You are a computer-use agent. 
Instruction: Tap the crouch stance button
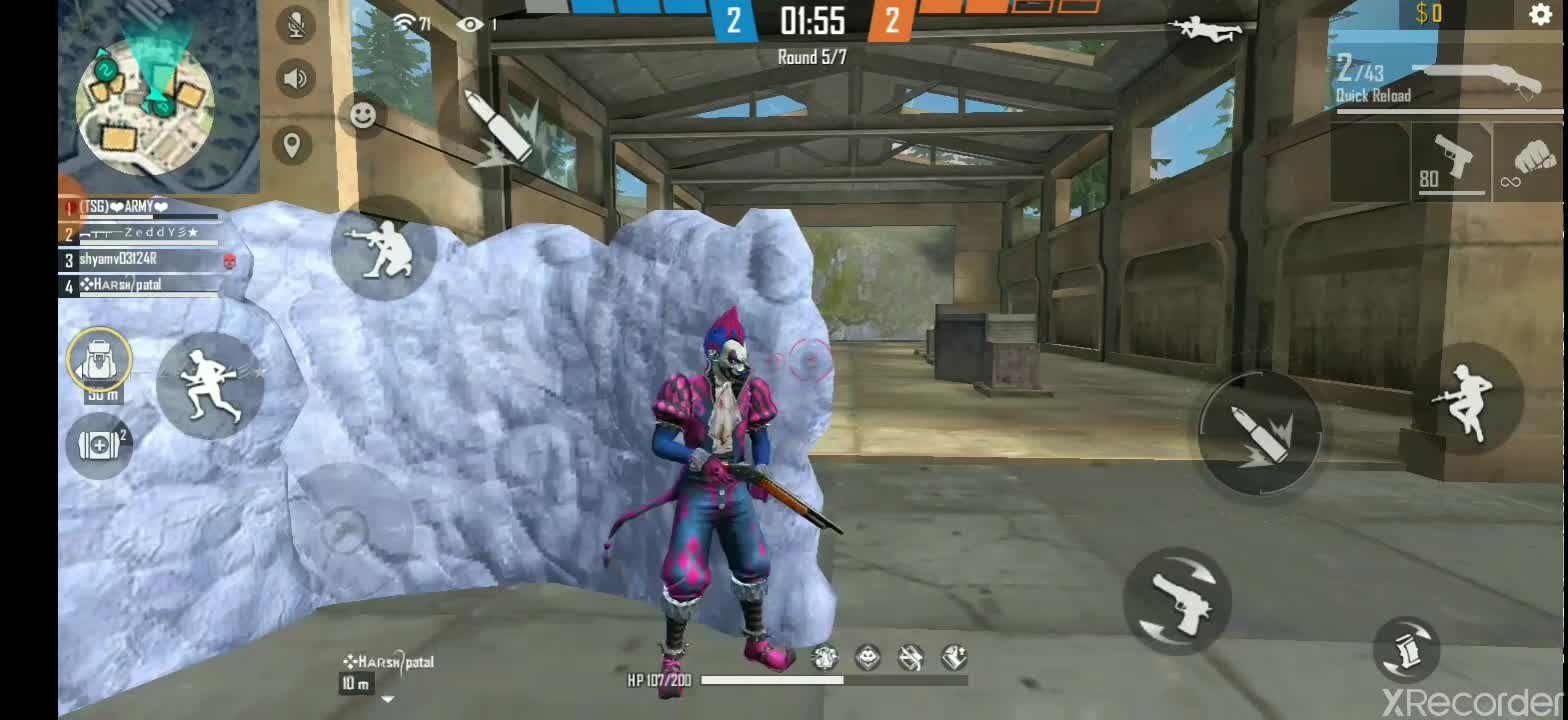(x=383, y=248)
